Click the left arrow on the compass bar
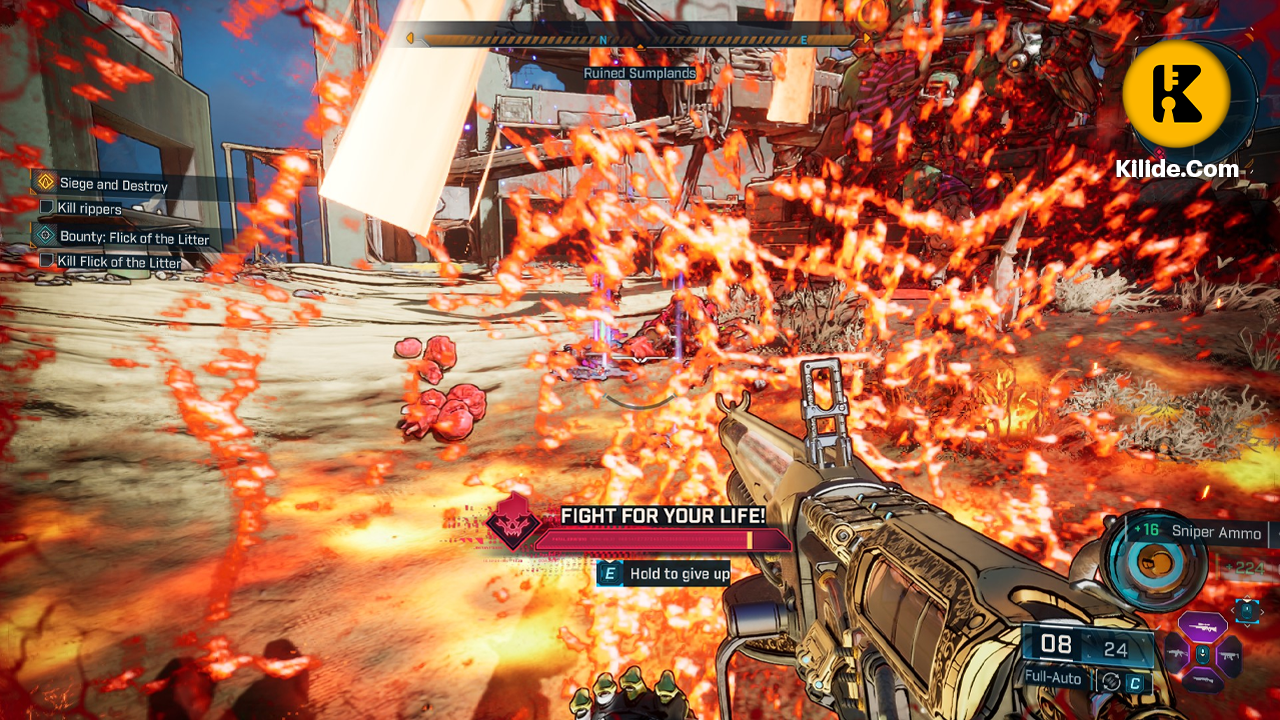Screen dimensions: 1280x720 click(x=410, y=38)
